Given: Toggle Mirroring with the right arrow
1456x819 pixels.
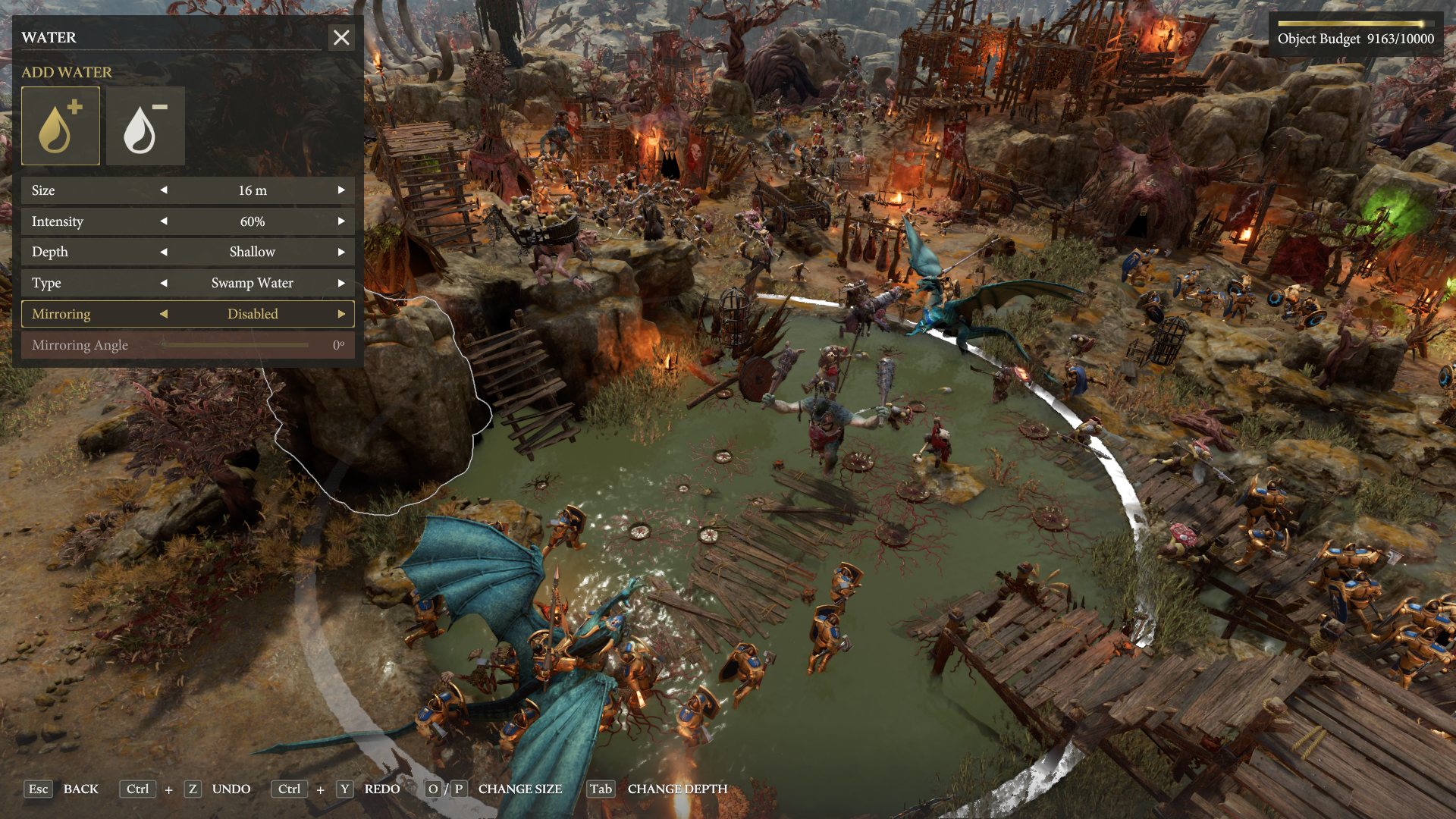Looking at the screenshot, I should [341, 314].
